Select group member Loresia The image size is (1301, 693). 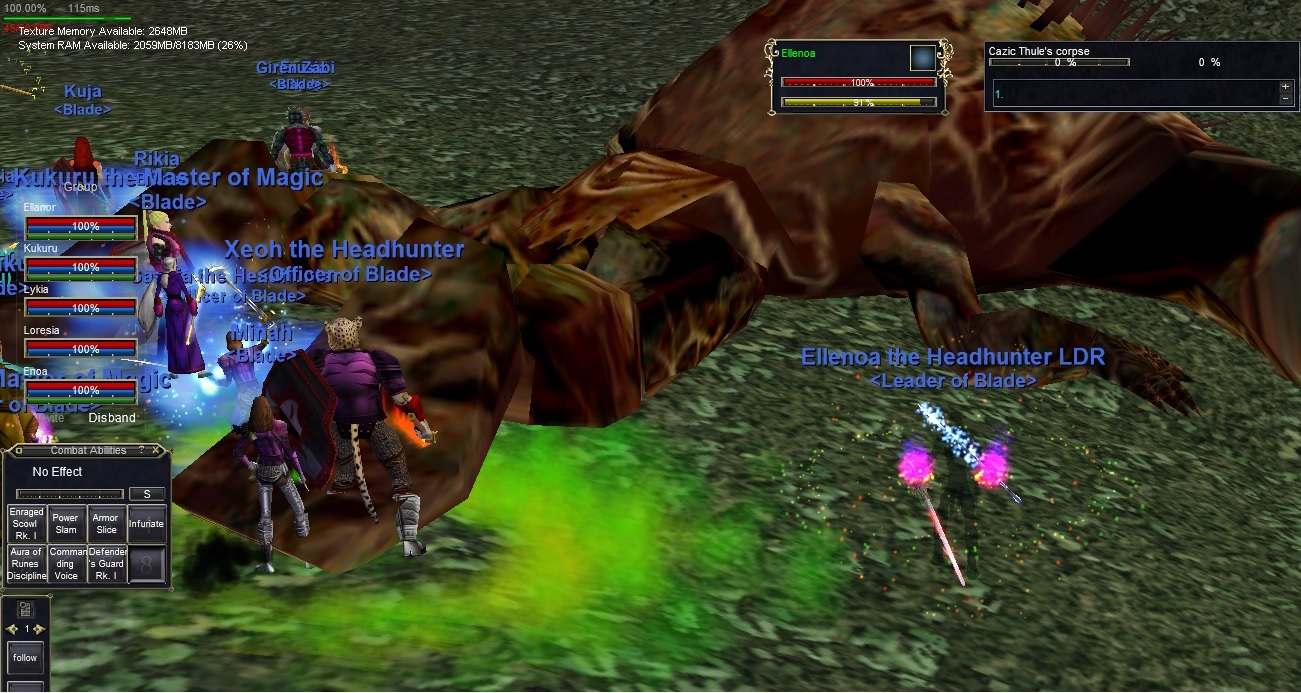pos(80,349)
